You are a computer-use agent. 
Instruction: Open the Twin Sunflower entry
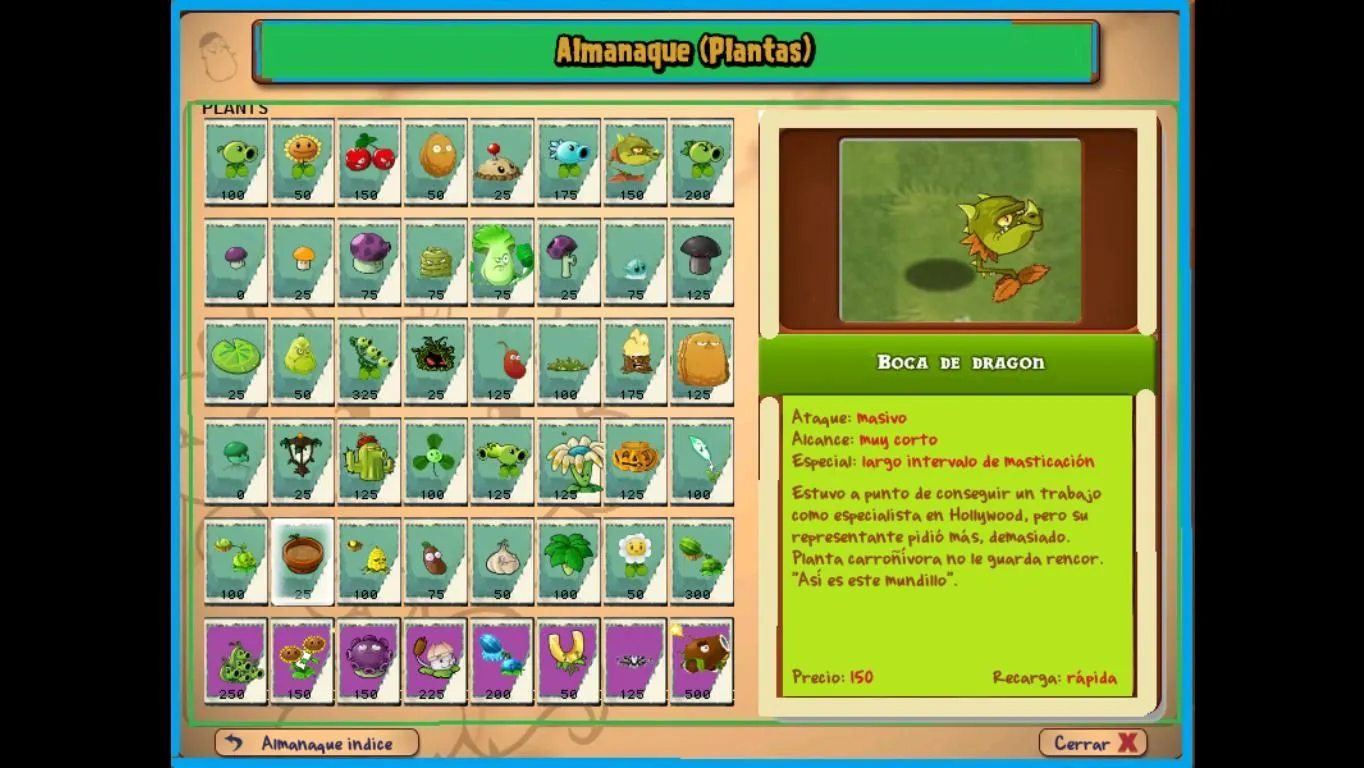[x=302, y=660]
